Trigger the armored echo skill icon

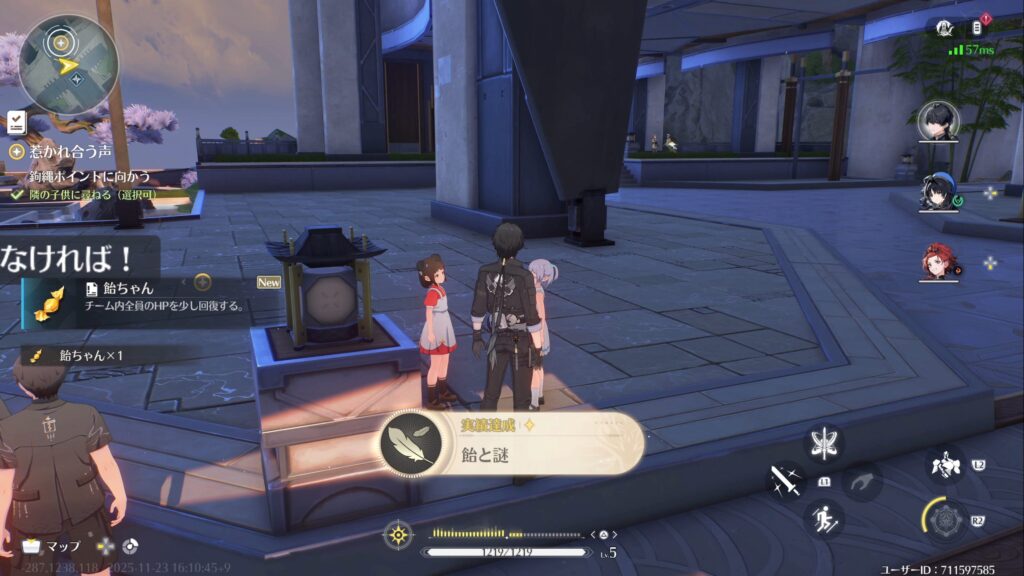(x=945, y=465)
